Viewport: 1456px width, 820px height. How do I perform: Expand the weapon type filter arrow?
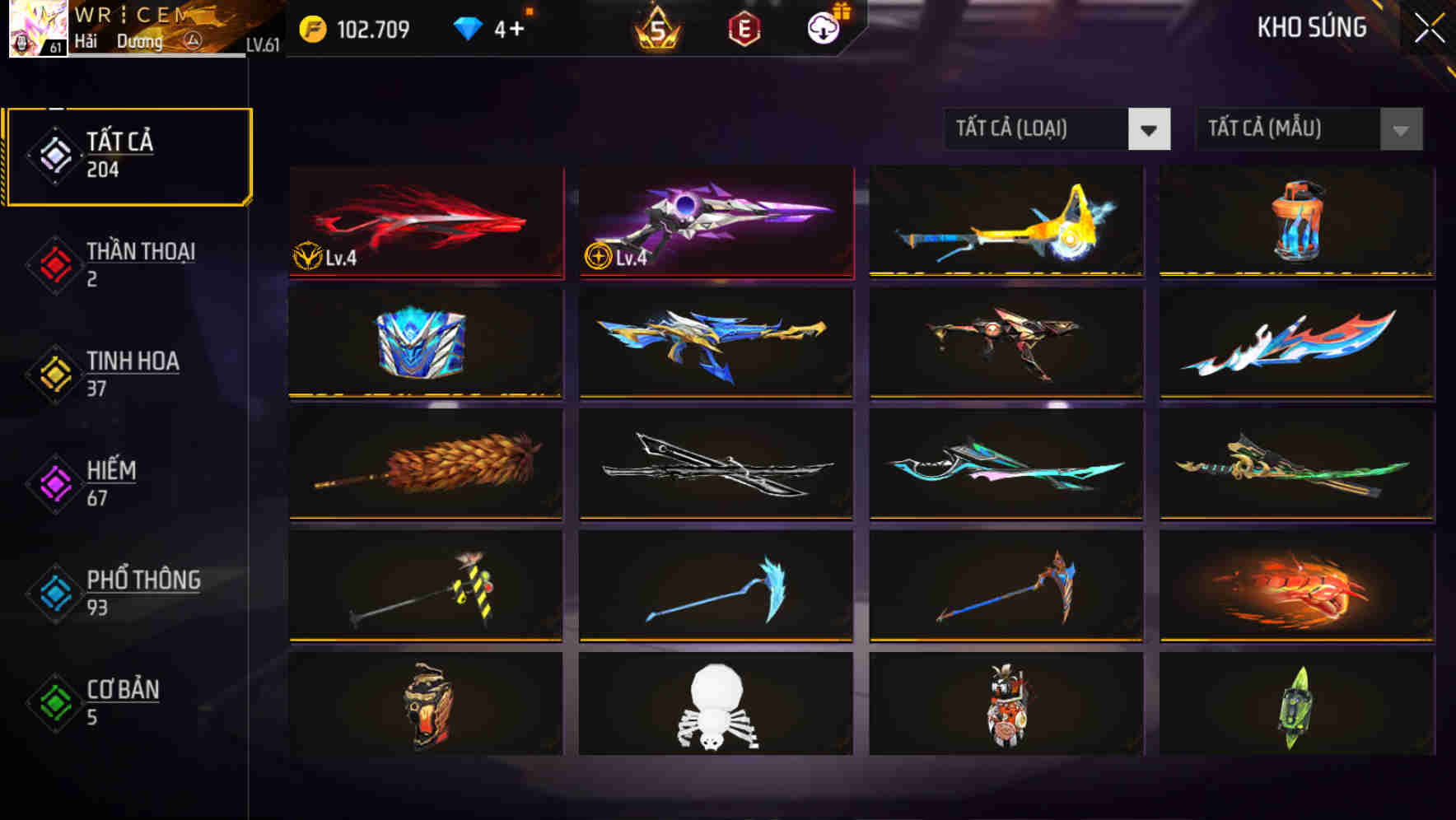click(x=1150, y=129)
